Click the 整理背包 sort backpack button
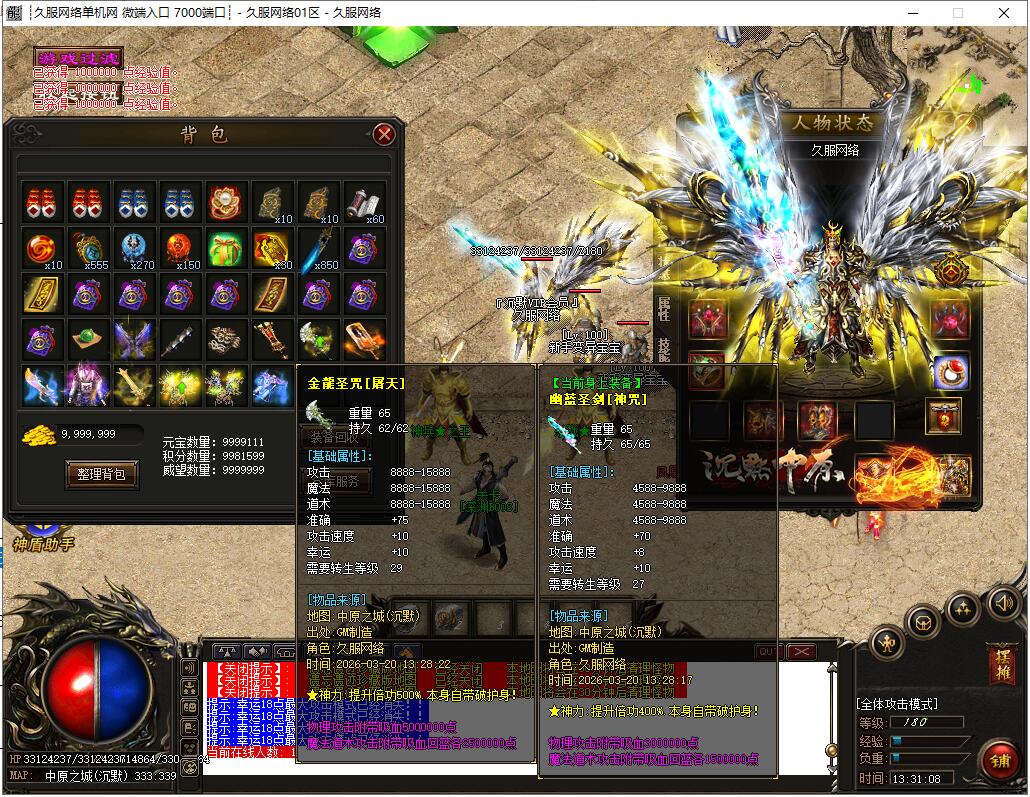 pyautogui.click(x=101, y=474)
